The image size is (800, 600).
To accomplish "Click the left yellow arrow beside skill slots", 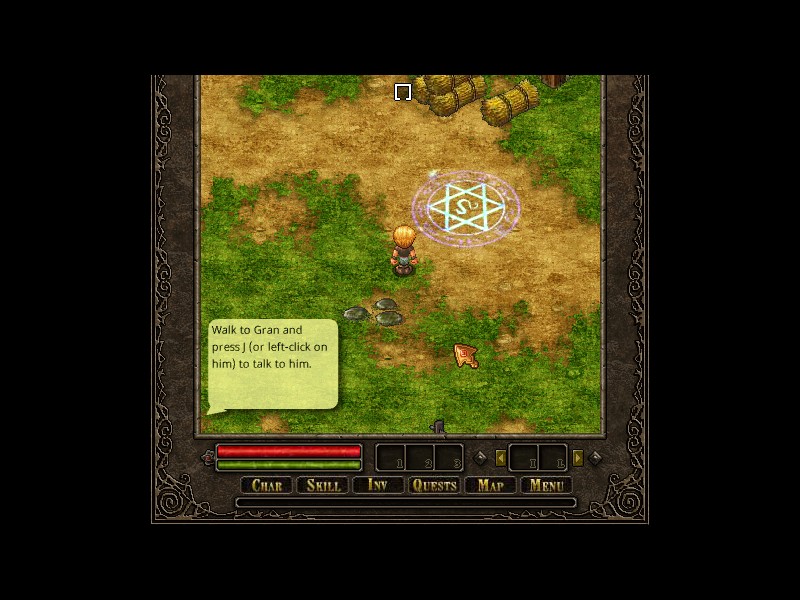I will point(501,458).
